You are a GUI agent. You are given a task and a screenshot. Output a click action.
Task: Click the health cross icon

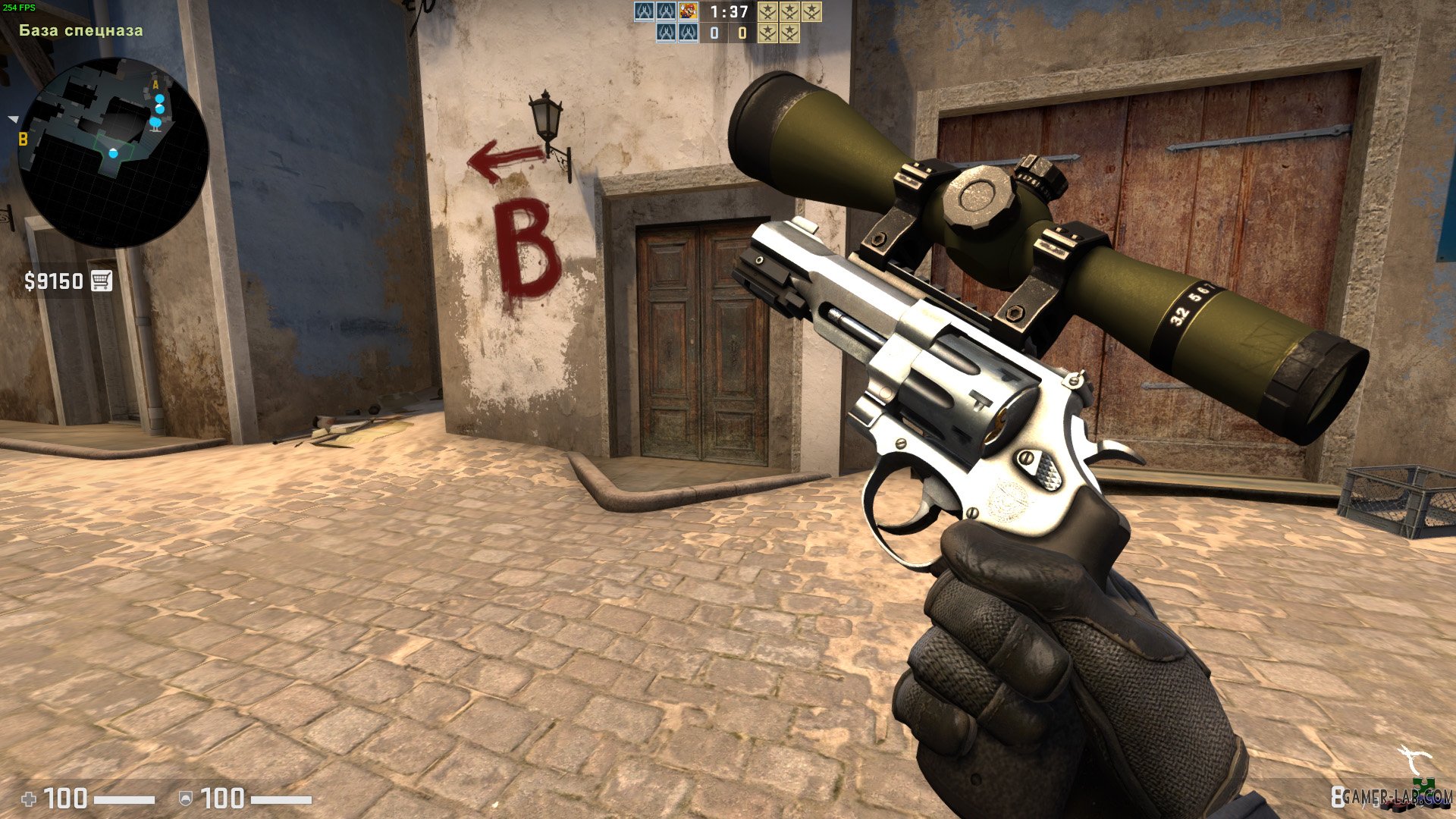[x=29, y=799]
